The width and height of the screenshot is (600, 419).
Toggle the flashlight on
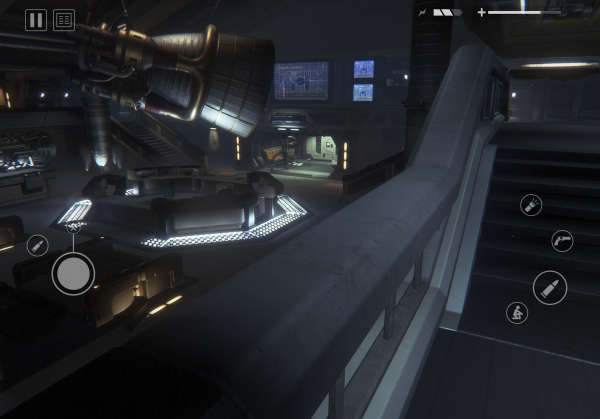click(x=531, y=206)
